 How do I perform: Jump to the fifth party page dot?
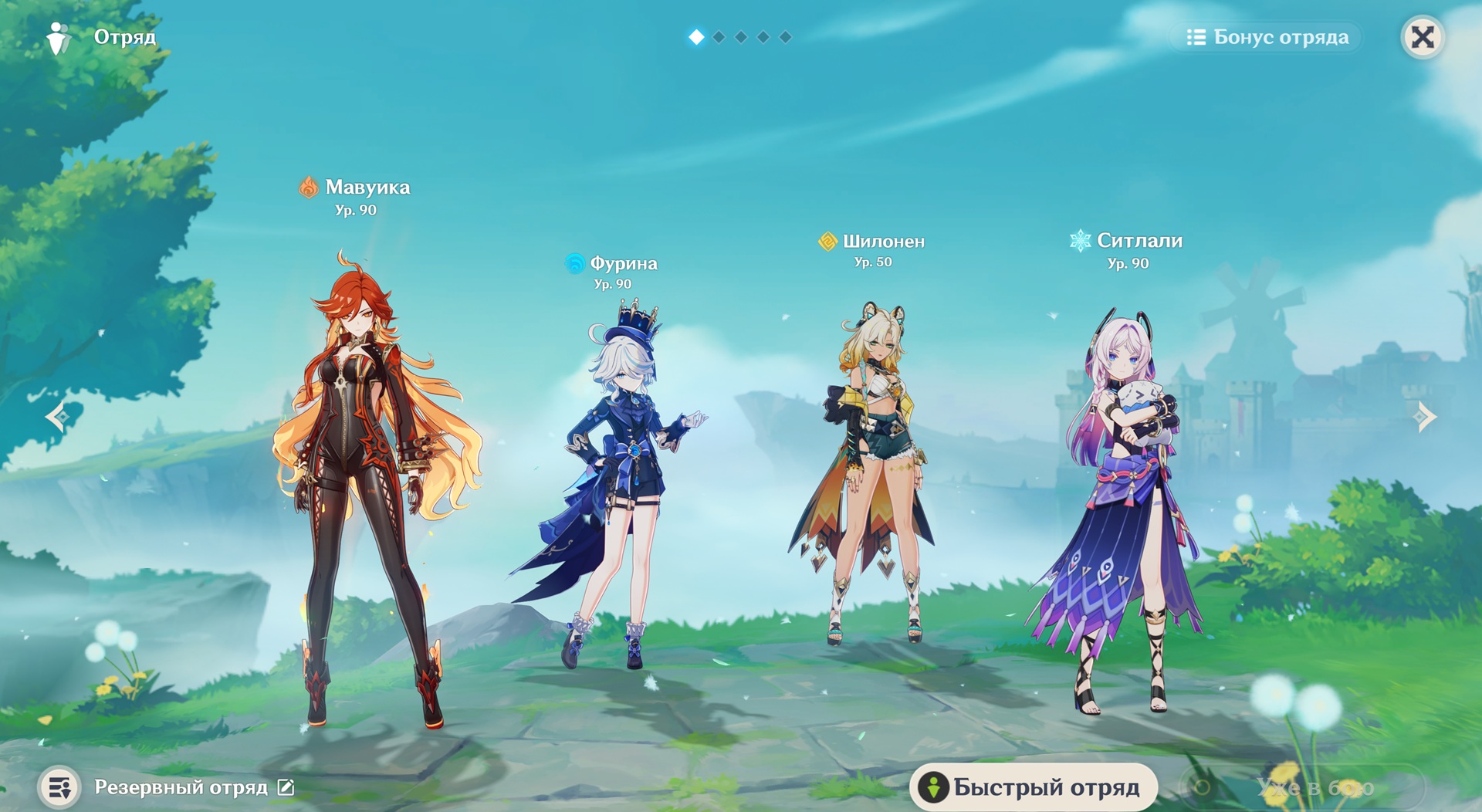[785, 37]
